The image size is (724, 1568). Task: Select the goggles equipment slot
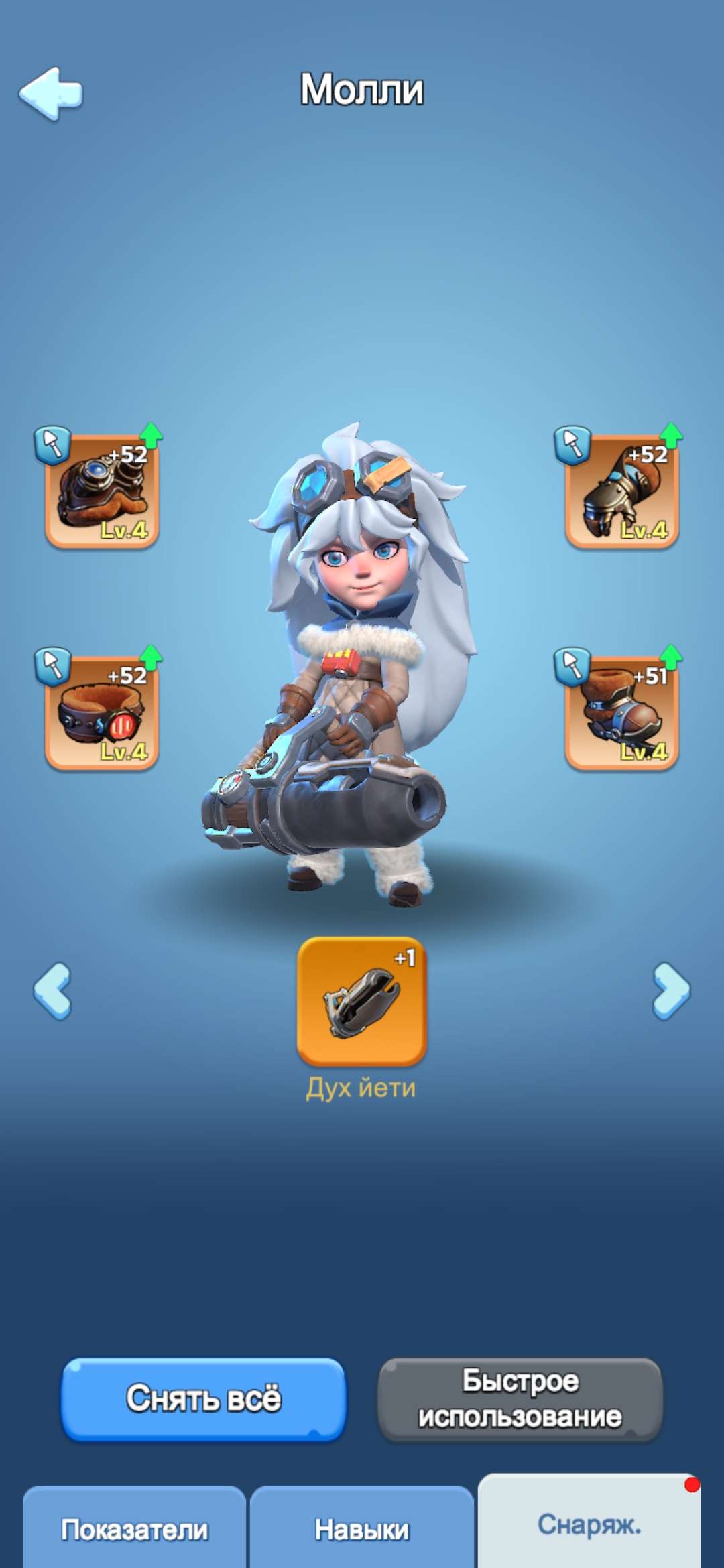102,491
